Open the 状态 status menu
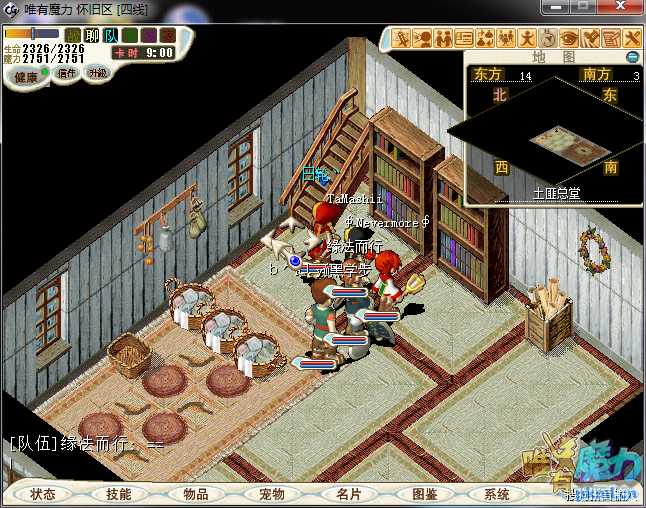Viewport: 646px width, 508px height. coord(43,494)
